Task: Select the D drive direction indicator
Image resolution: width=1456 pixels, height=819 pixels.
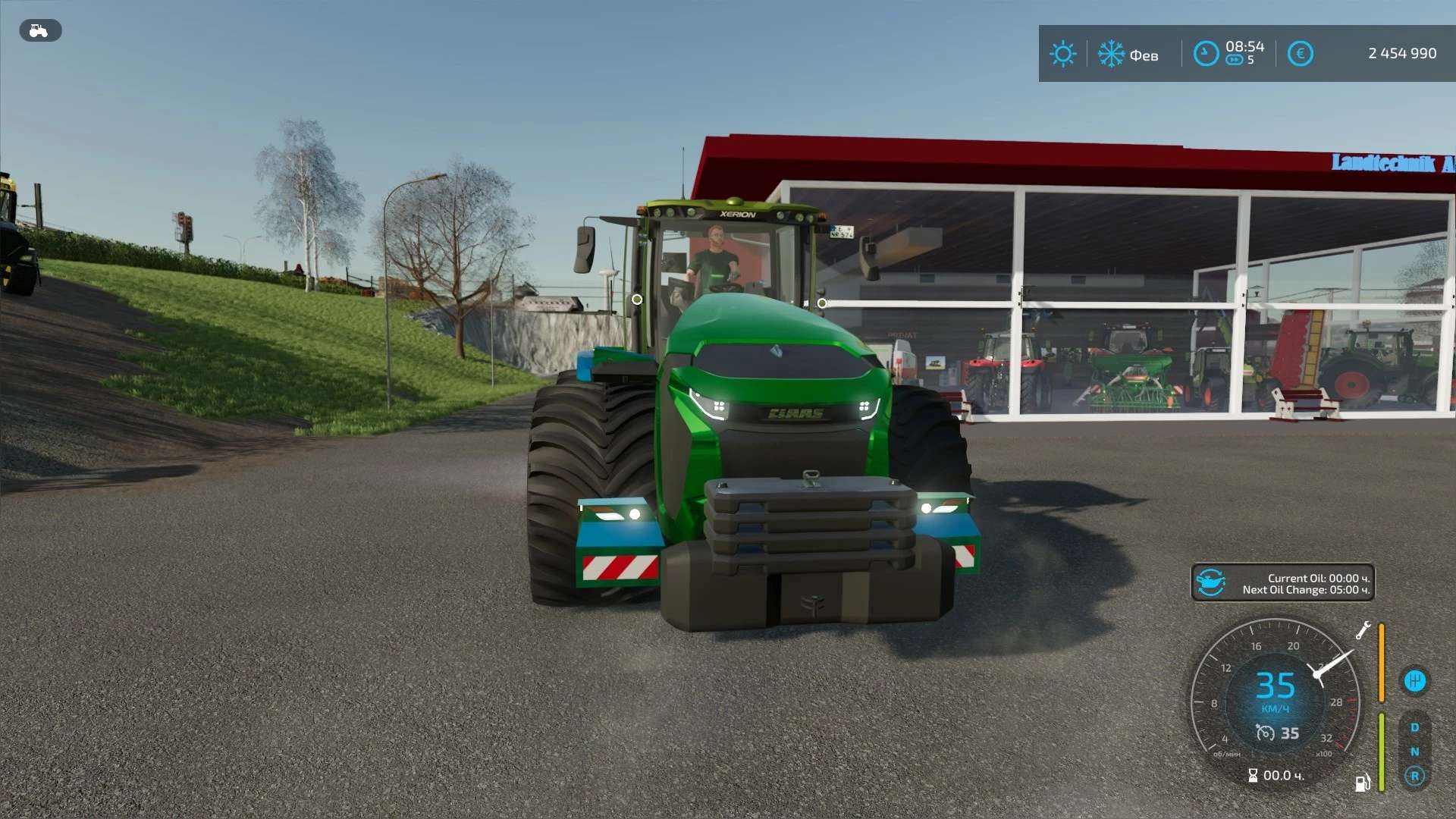Action: (x=1414, y=727)
